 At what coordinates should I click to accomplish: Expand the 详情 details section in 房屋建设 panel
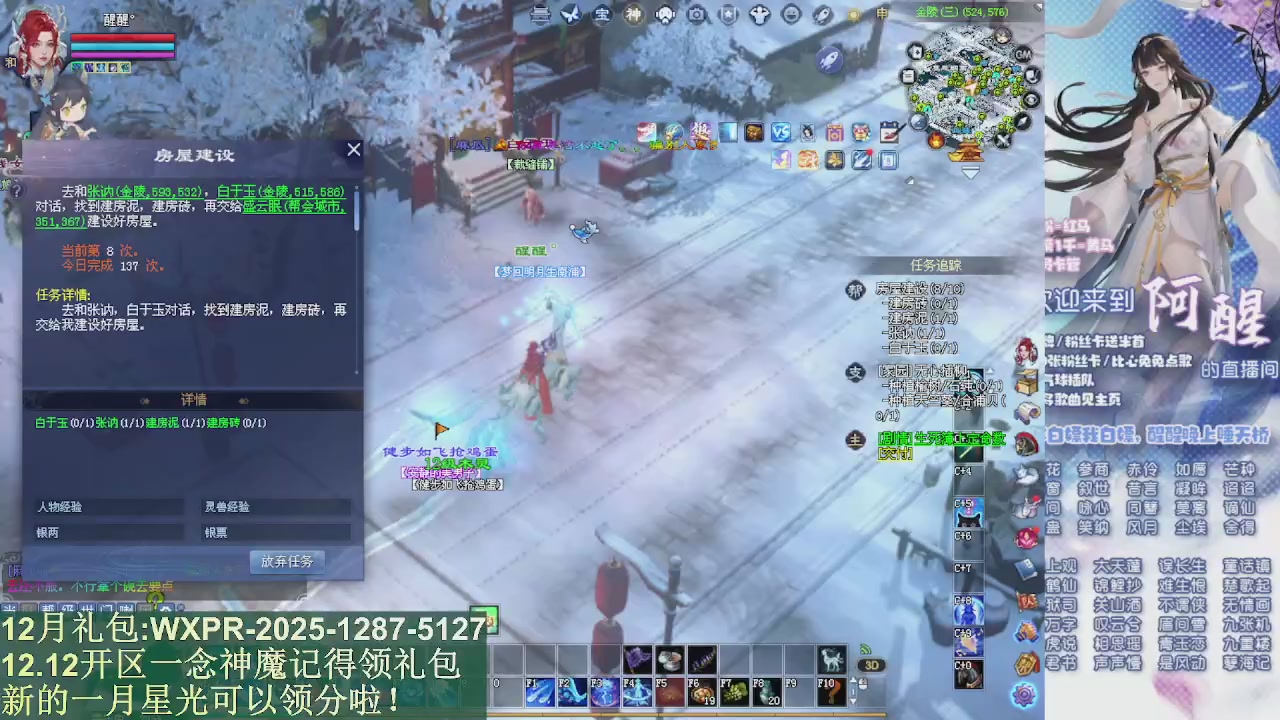(x=195, y=399)
